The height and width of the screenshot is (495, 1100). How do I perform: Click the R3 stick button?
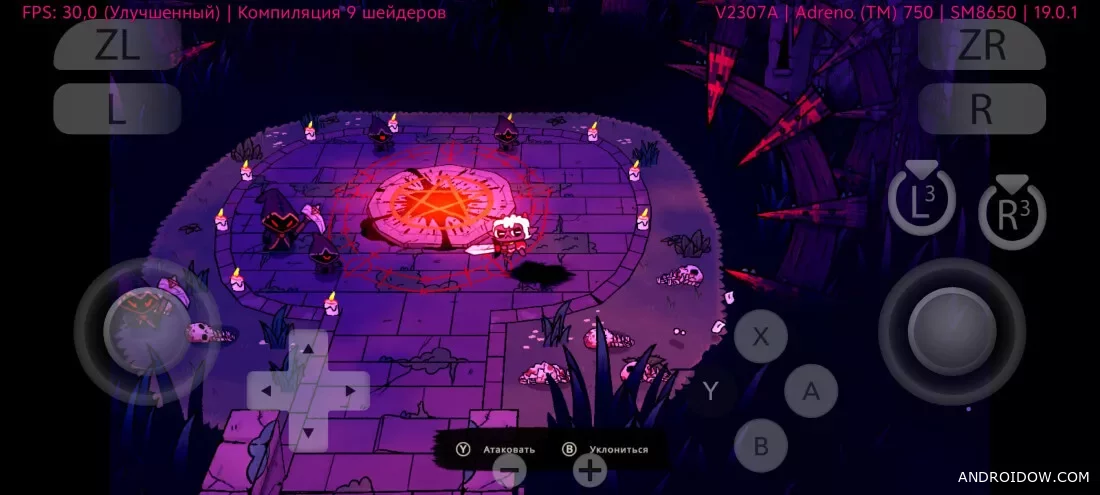[1012, 213]
